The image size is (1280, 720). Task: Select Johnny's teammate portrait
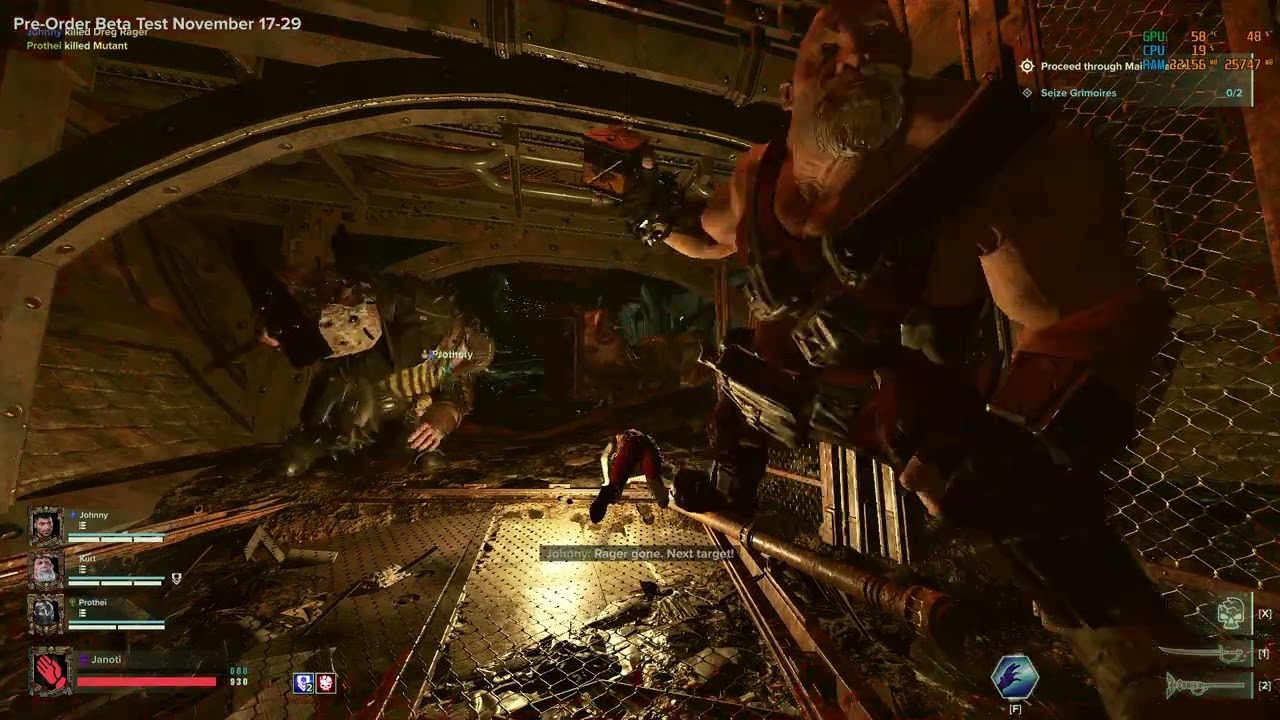[x=46, y=526]
